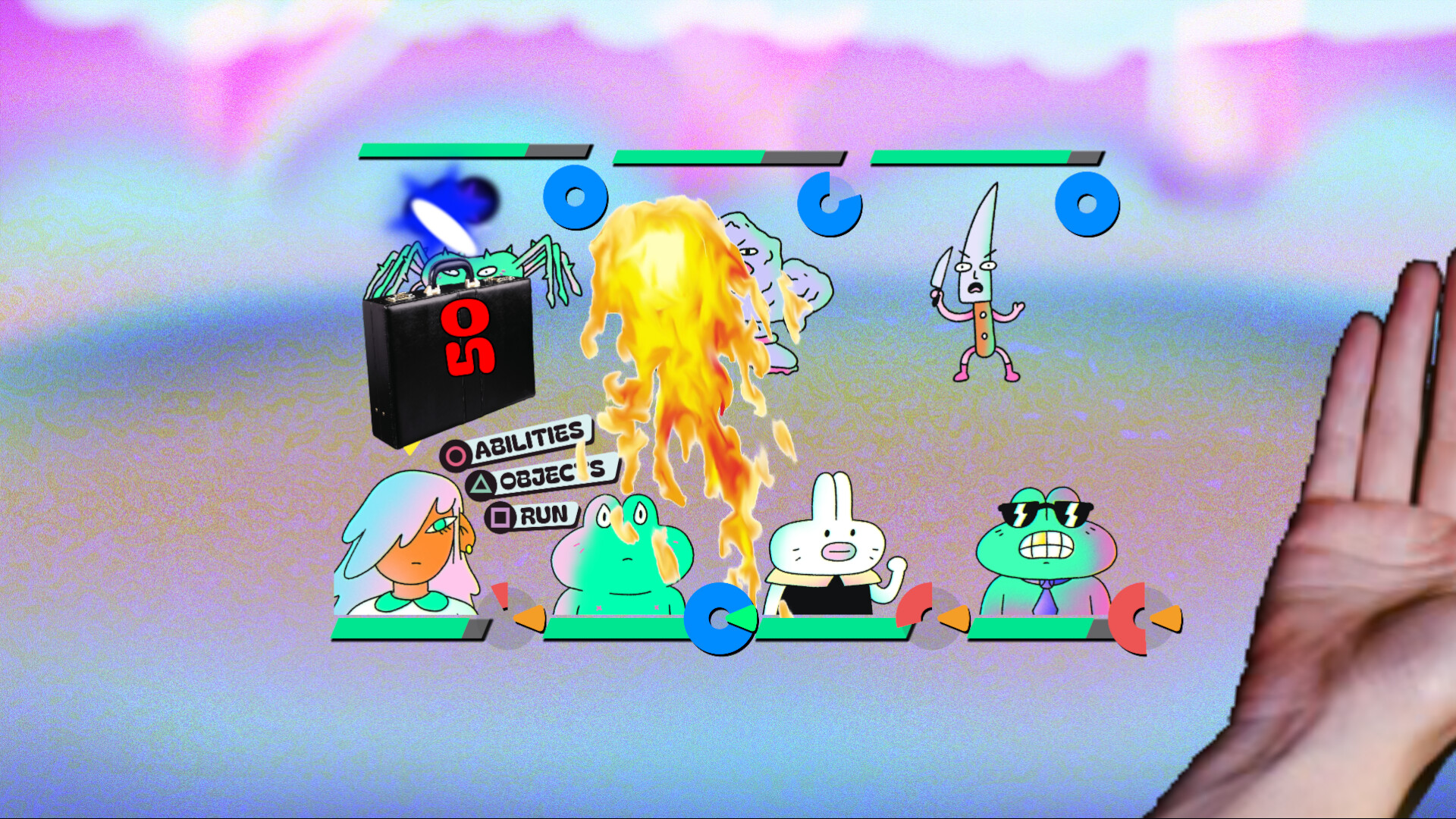Image resolution: width=1456 pixels, height=819 pixels.
Task: Click the blue turn indicator above the knife enemy
Action: [x=1087, y=203]
